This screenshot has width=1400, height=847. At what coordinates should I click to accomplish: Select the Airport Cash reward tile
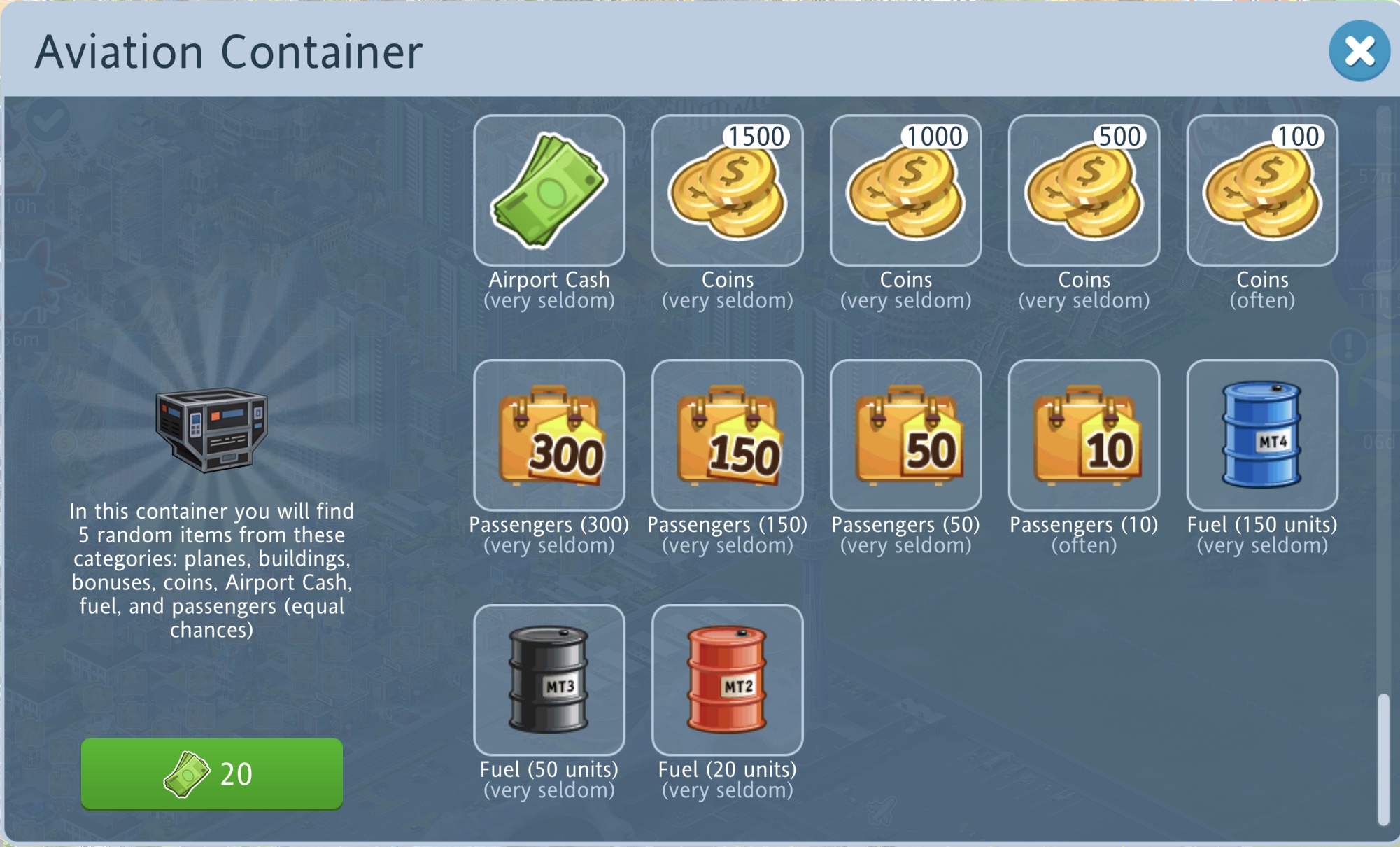coord(549,190)
